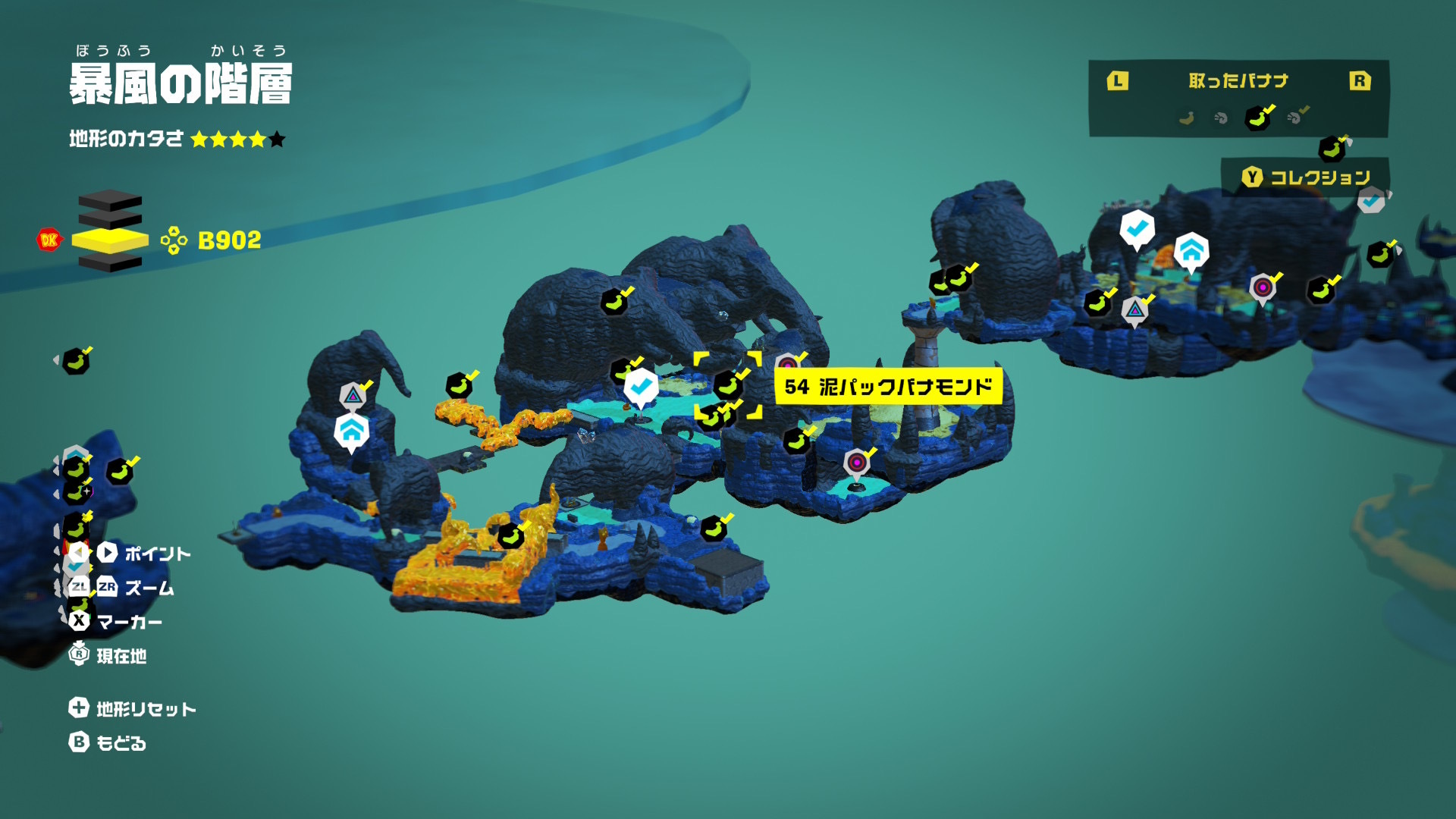
Task: Open the コレクション collection button
Action: [x=1306, y=177]
